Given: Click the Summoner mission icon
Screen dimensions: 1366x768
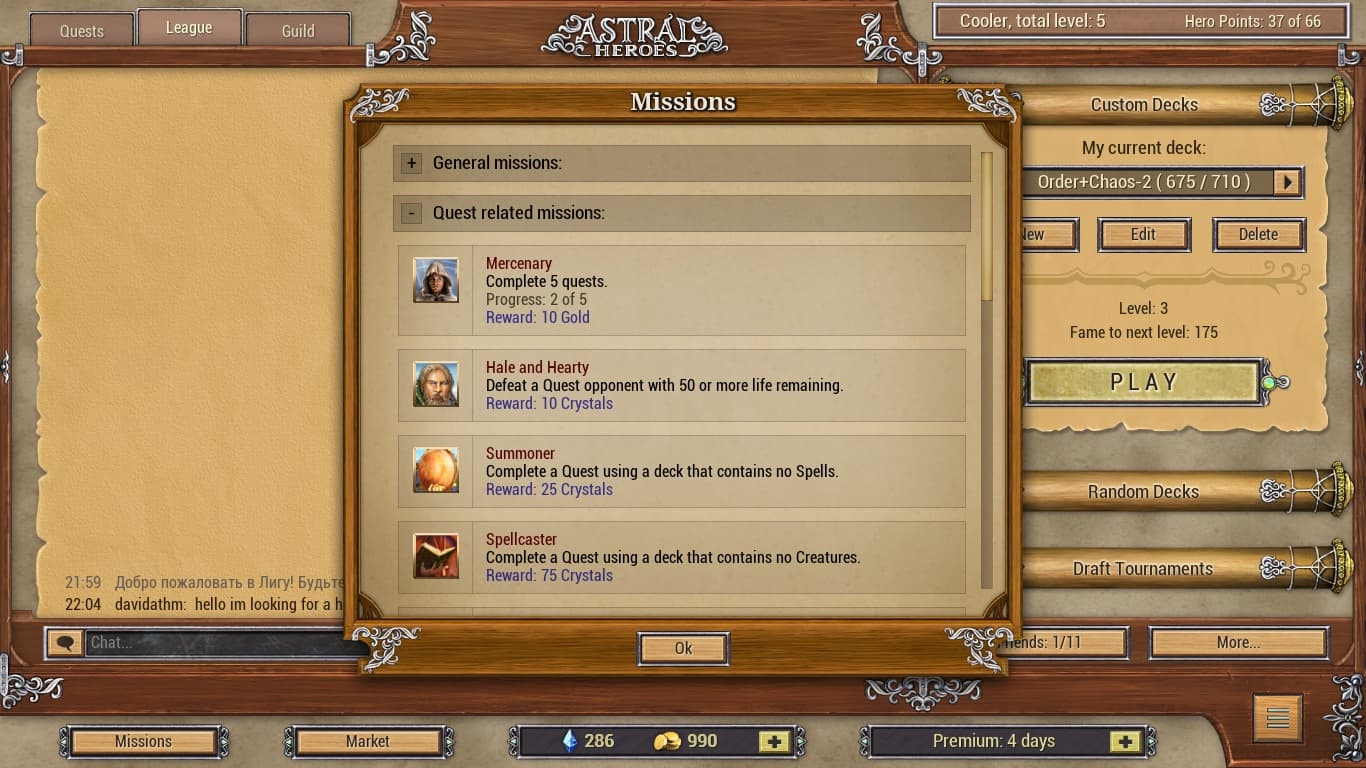Looking at the screenshot, I should pyautogui.click(x=436, y=470).
